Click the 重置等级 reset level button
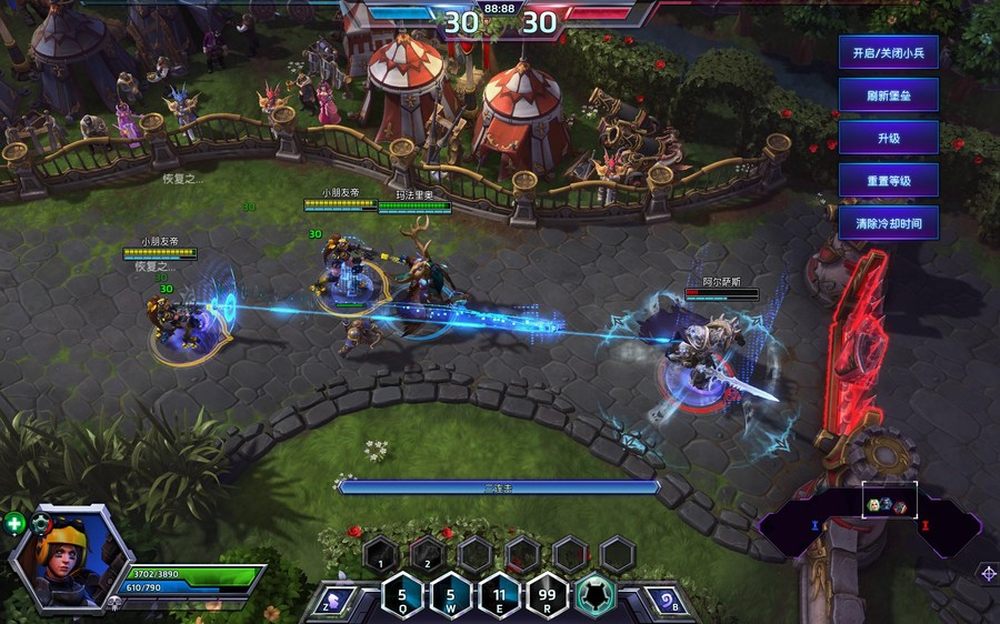Viewport: 1000px width, 624px height. pyautogui.click(x=888, y=180)
